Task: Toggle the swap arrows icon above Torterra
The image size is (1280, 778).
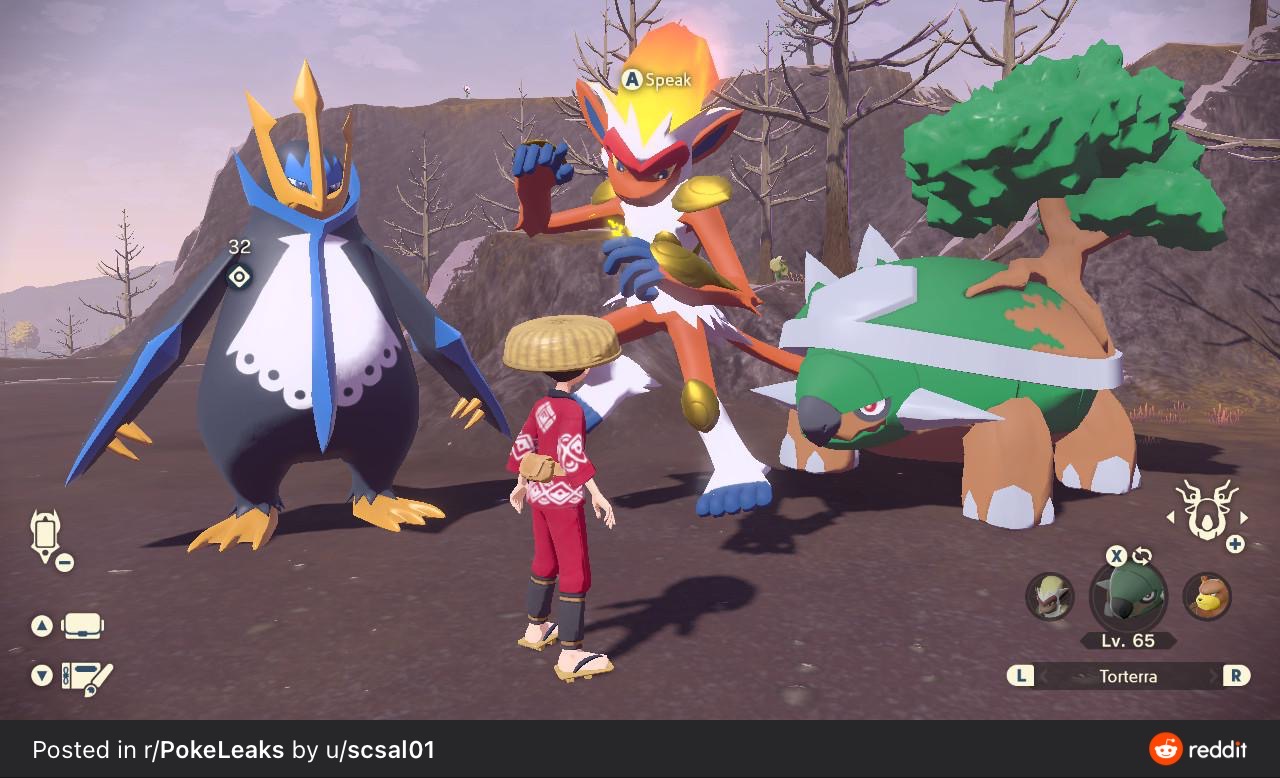Action: (1142, 557)
